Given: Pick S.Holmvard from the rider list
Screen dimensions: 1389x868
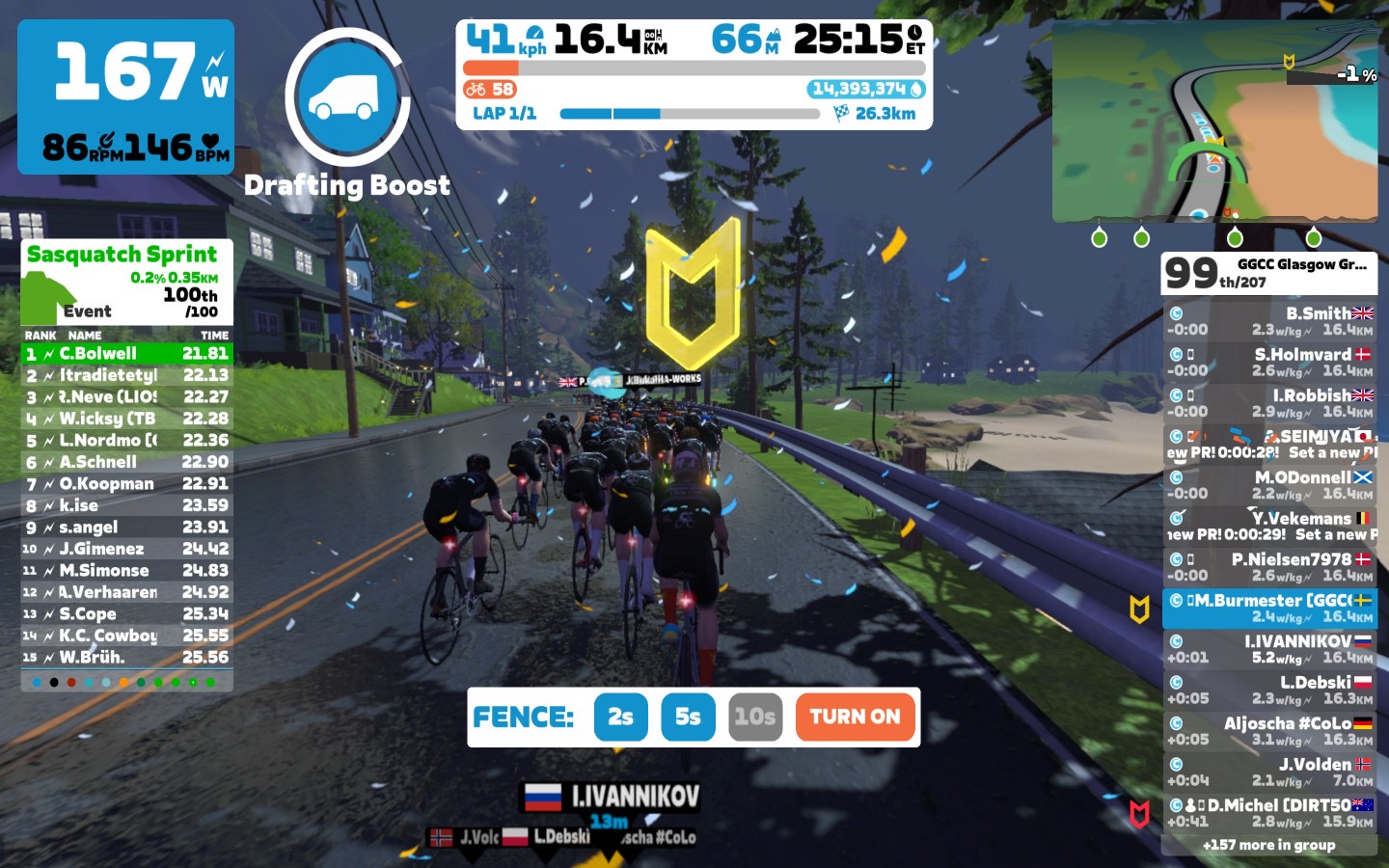Looking at the screenshot, I should [x=1269, y=363].
